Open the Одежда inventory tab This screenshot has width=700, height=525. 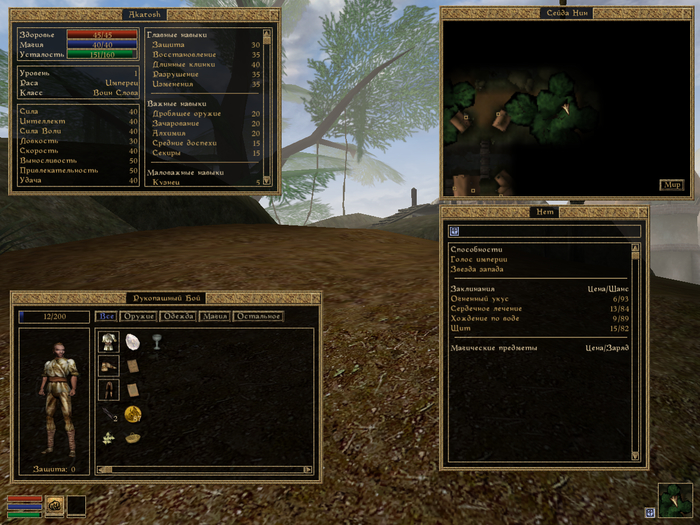178,317
